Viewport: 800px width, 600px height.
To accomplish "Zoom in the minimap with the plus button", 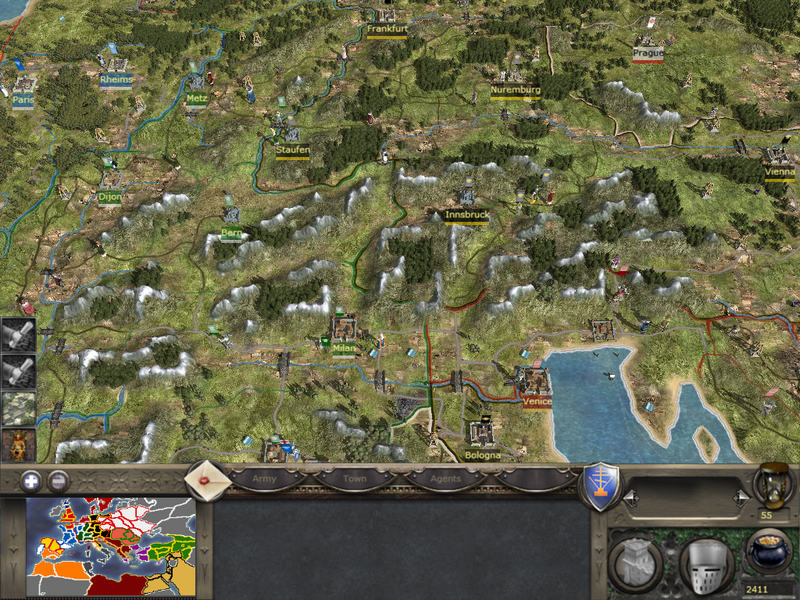I will click(x=32, y=480).
